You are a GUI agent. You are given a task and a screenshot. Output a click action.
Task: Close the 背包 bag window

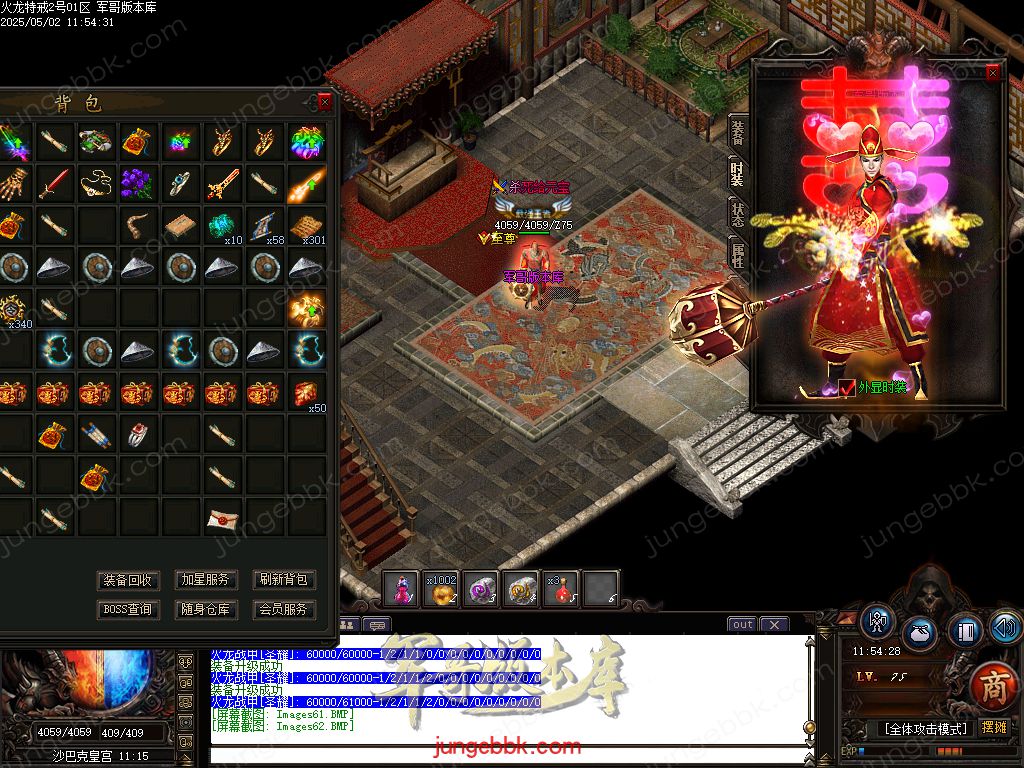click(324, 101)
